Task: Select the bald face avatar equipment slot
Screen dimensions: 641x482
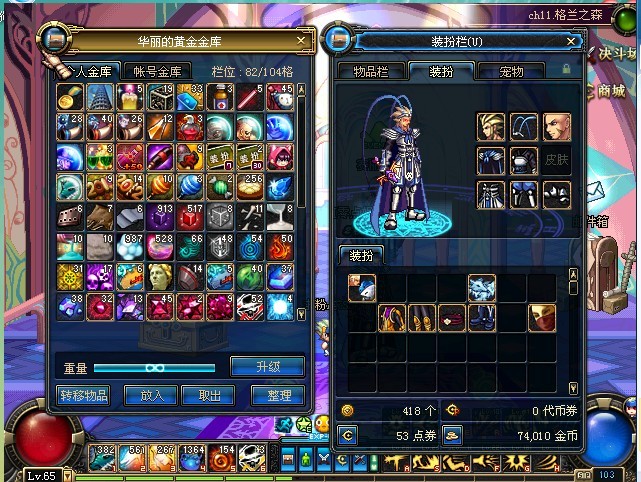Action: [556, 127]
